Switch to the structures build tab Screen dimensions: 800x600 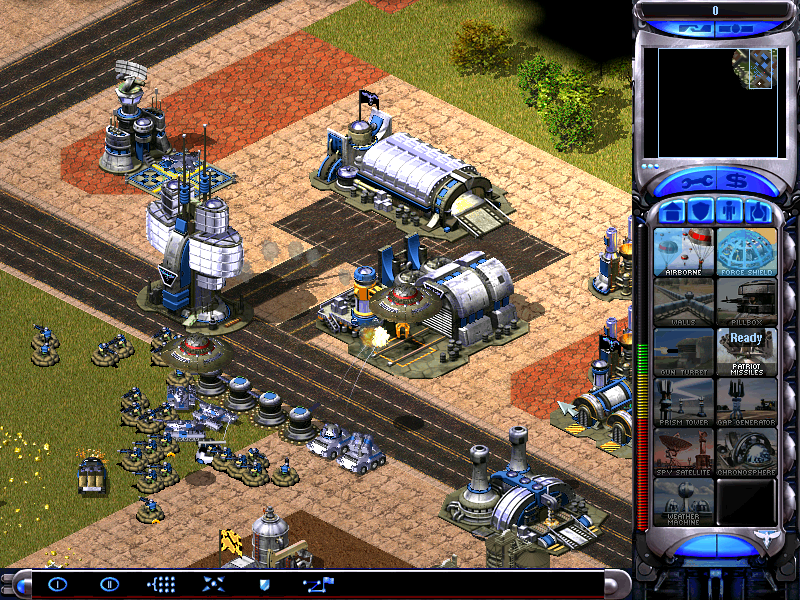[671, 212]
